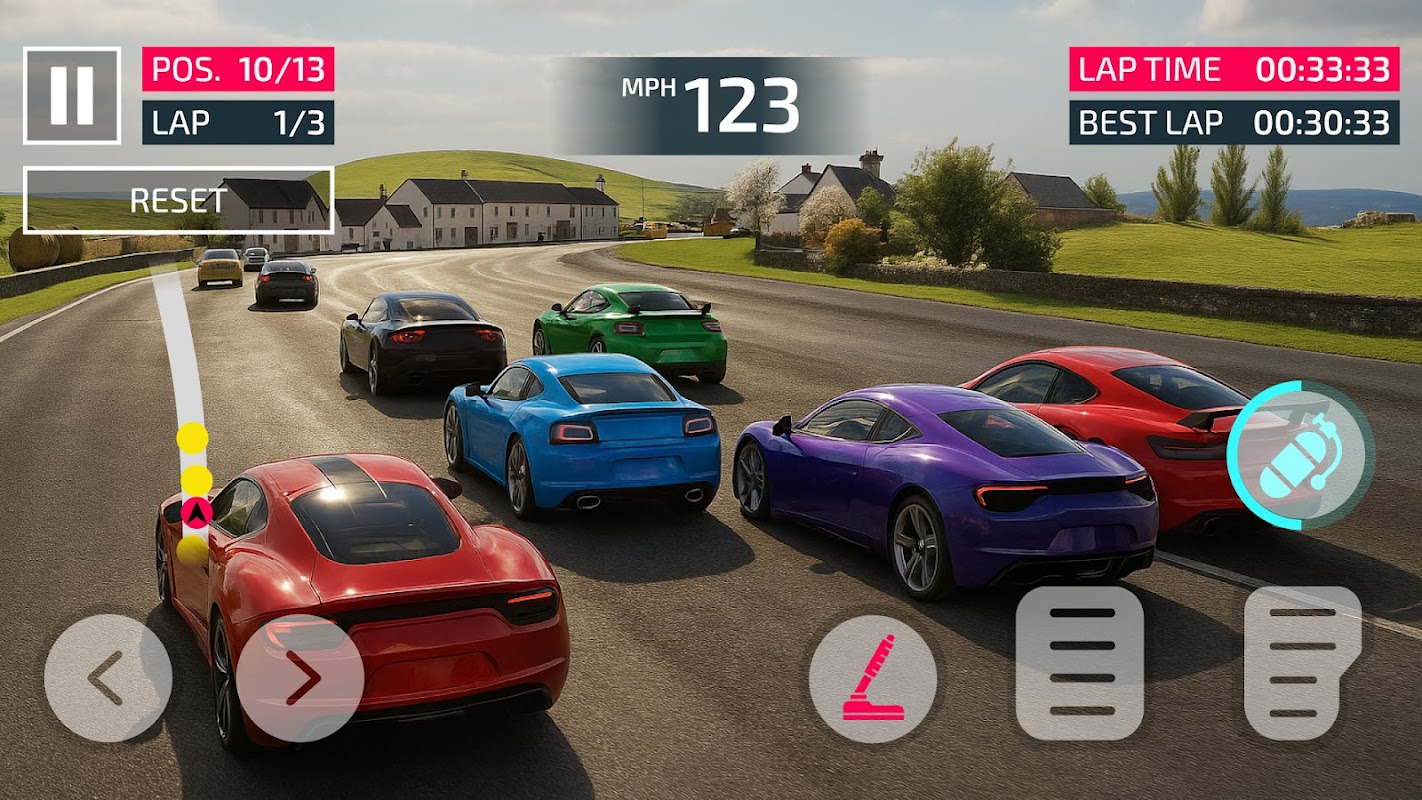
Task: Hit the wide brake pedal
Action: tap(1080, 662)
